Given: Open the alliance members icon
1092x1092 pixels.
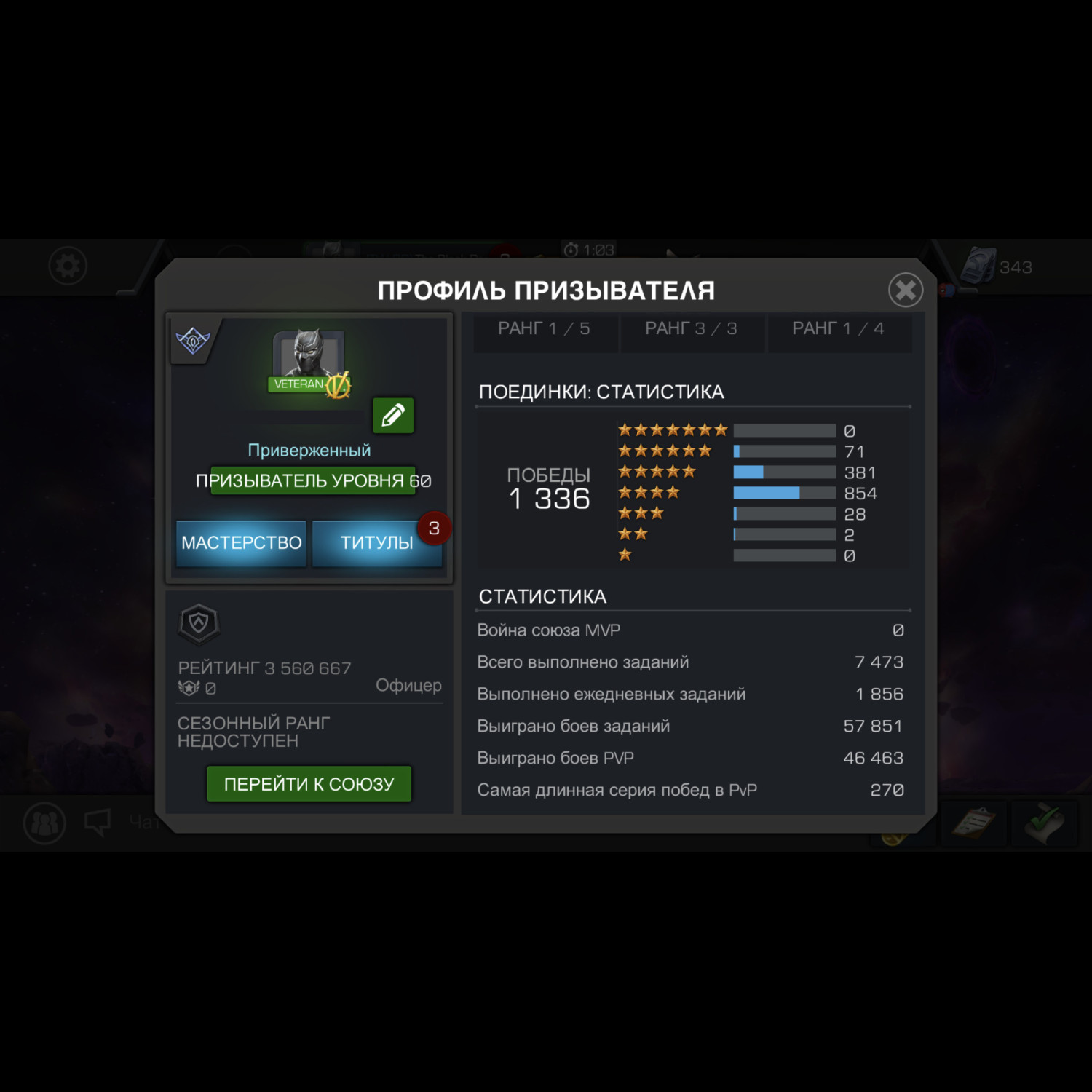Looking at the screenshot, I should pos(45,823).
